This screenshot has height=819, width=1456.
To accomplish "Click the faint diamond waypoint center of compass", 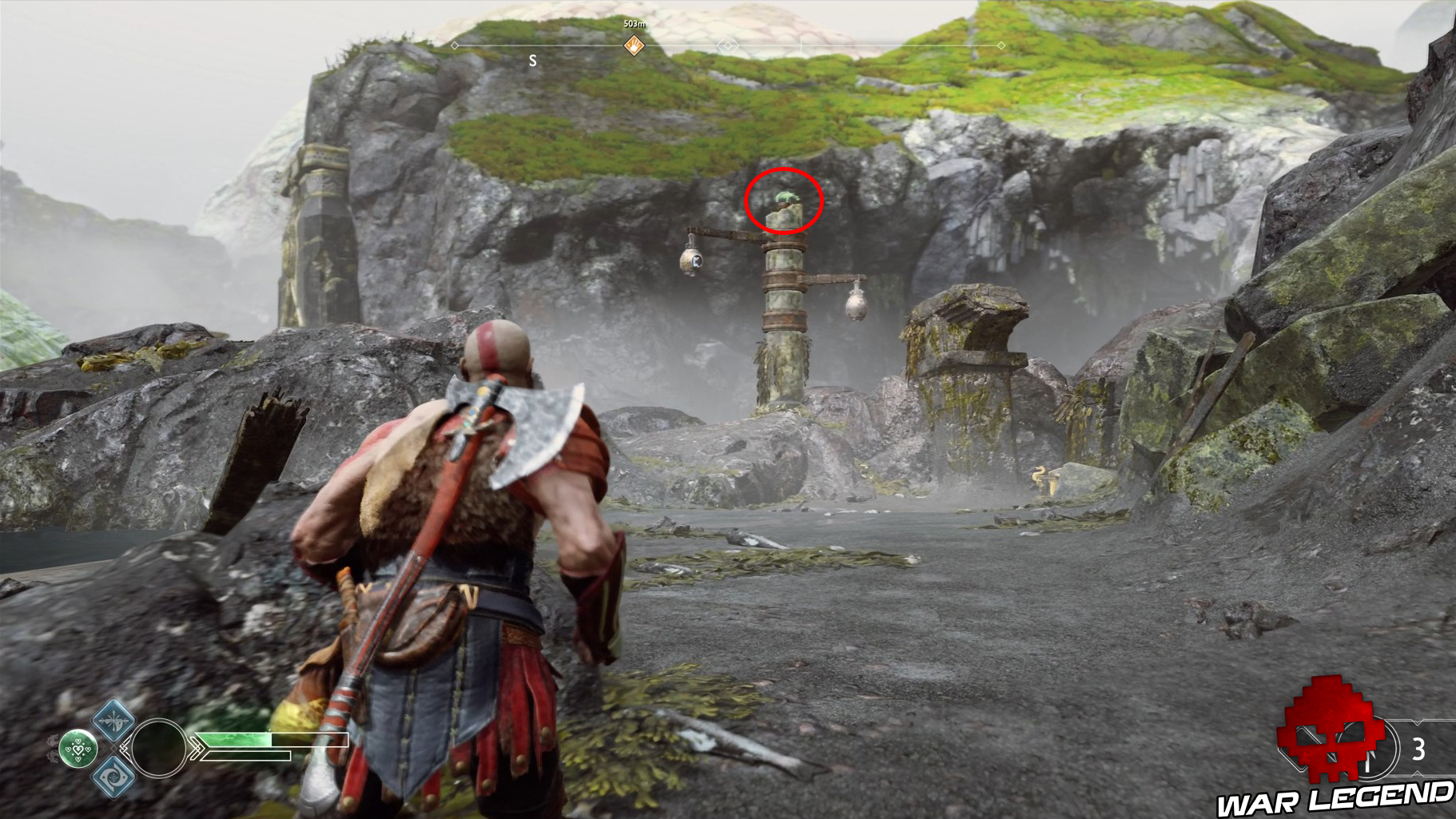I will 727,46.
